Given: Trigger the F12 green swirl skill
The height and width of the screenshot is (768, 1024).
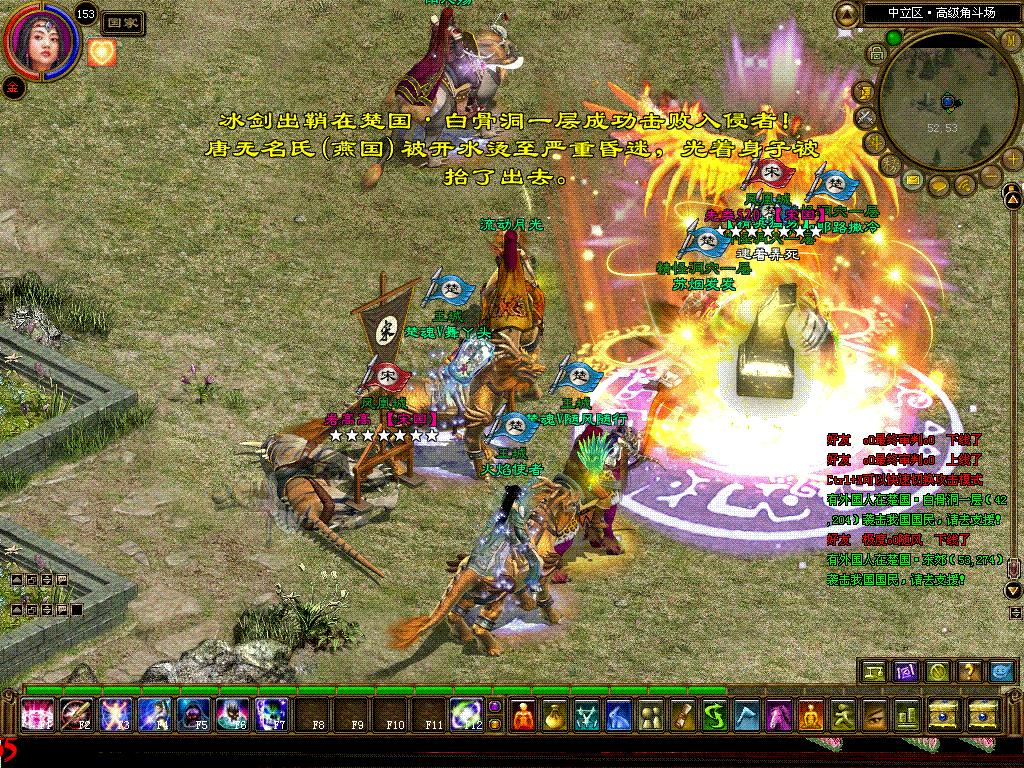Looking at the screenshot, I should [465, 716].
